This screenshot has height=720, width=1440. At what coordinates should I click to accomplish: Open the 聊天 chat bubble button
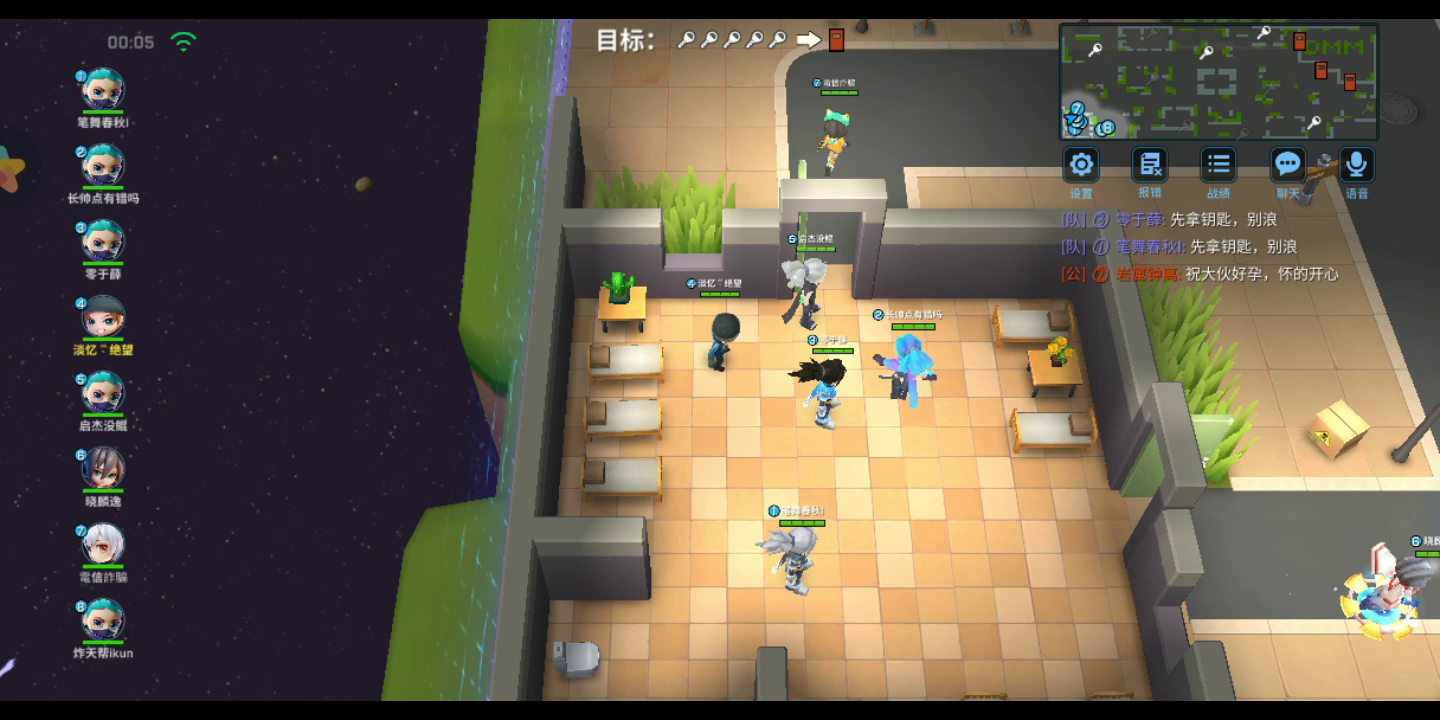[1287, 165]
